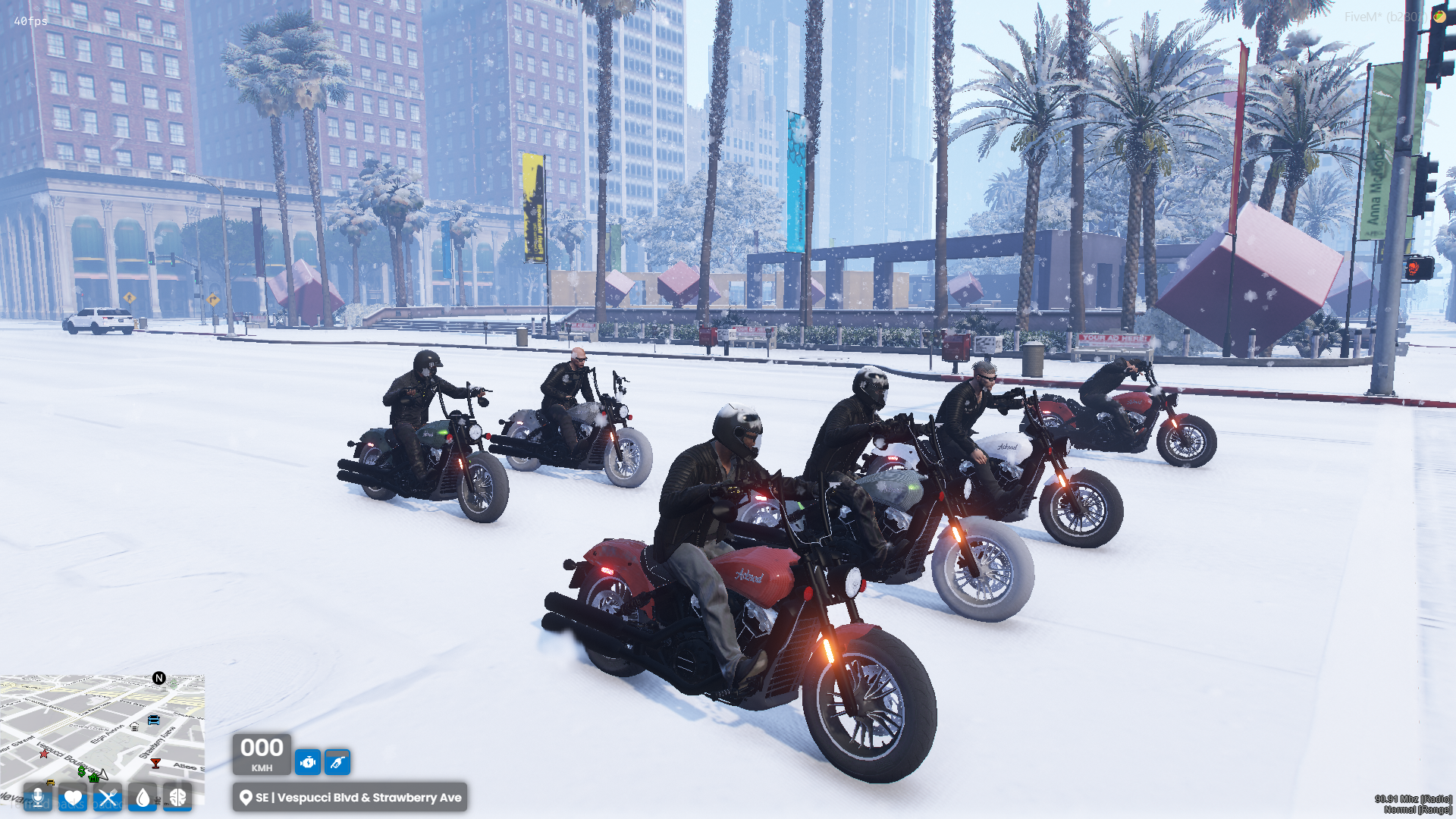This screenshot has width=1456, height=819.
Task: Click the thirst water drop icon
Action: (143, 798)
